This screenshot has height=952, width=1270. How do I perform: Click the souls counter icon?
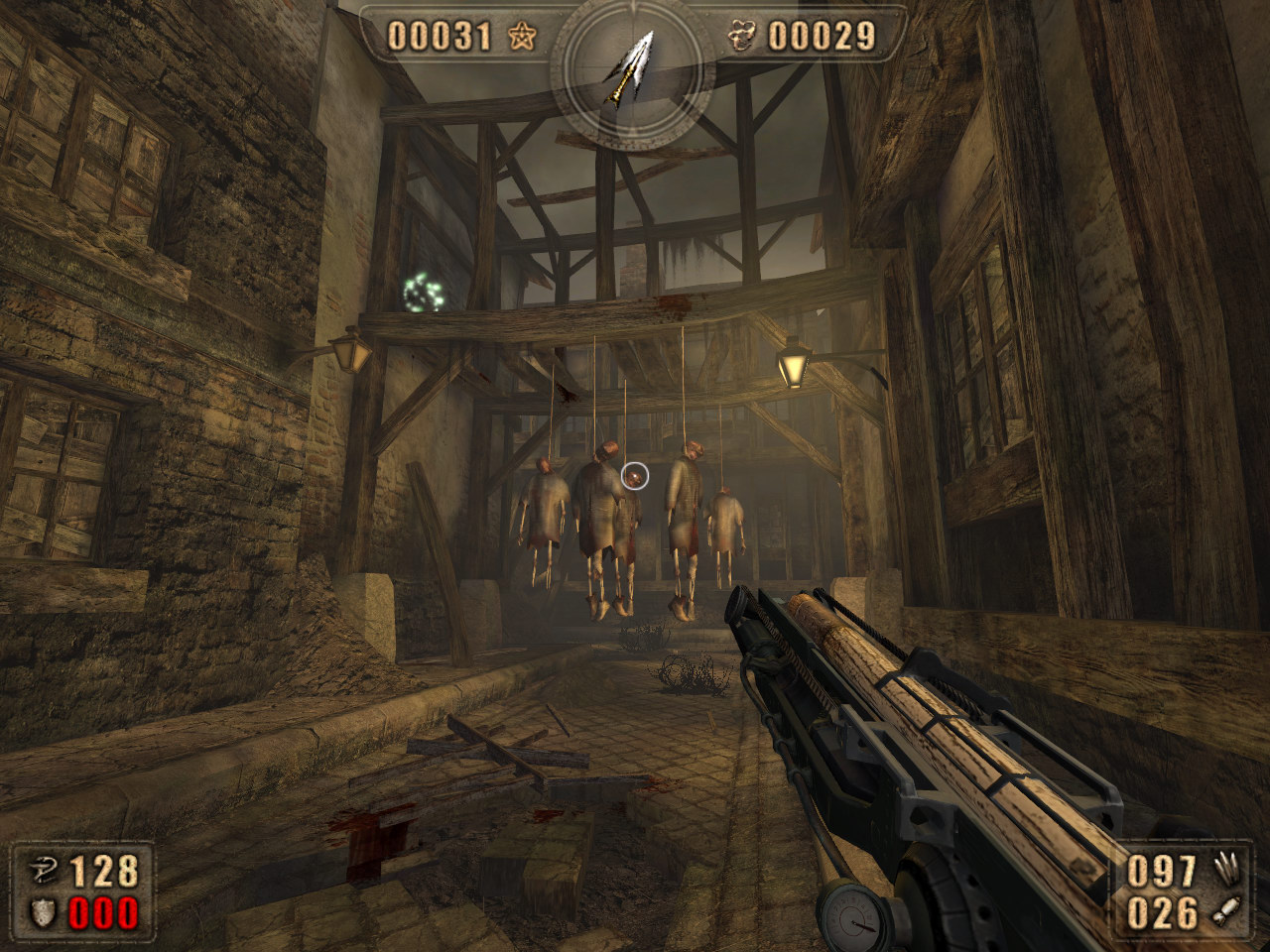point(740,38)
